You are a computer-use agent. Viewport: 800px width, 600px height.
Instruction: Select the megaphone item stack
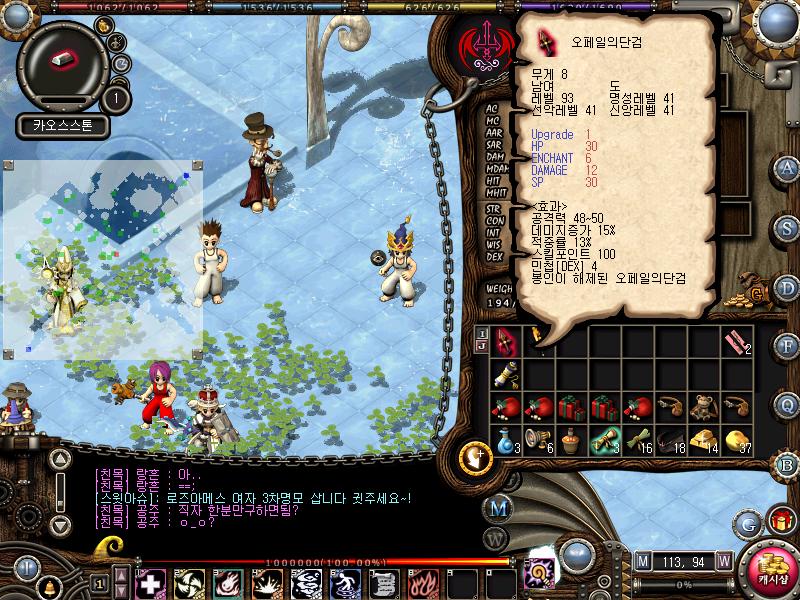539,439
